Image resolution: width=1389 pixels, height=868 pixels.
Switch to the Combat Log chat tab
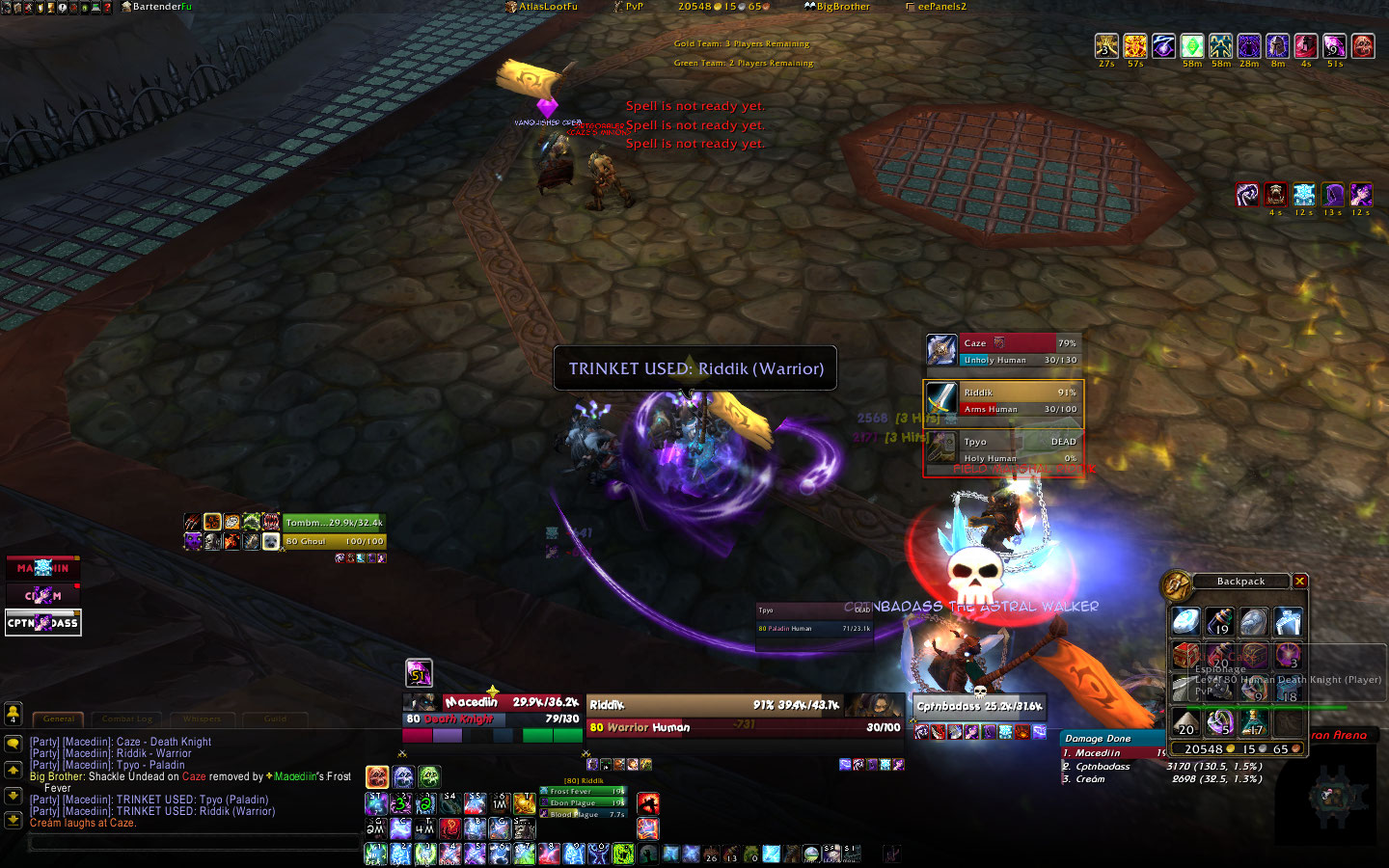coord(127,719)
